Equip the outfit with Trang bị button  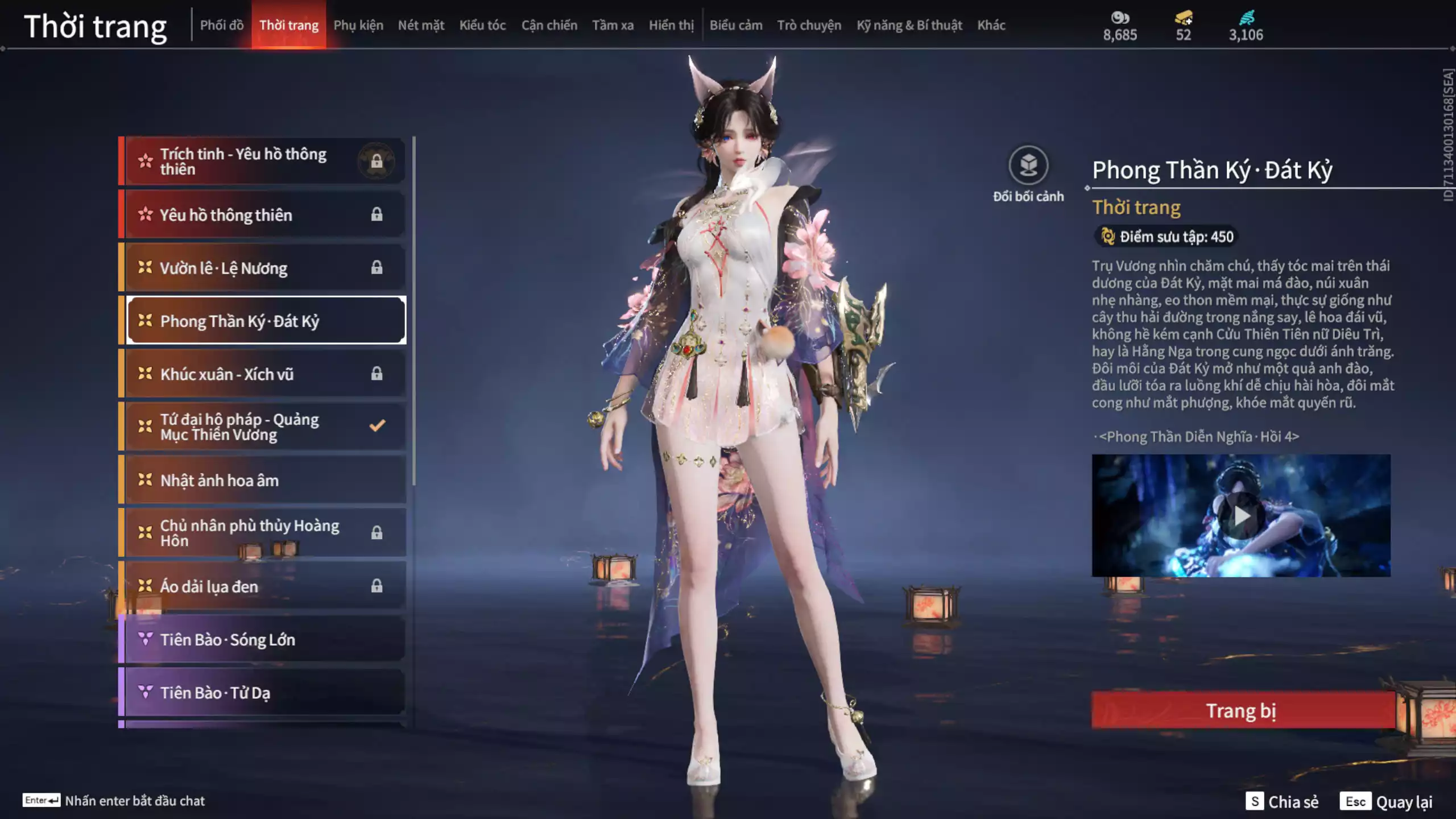[x=1242, y=710]
